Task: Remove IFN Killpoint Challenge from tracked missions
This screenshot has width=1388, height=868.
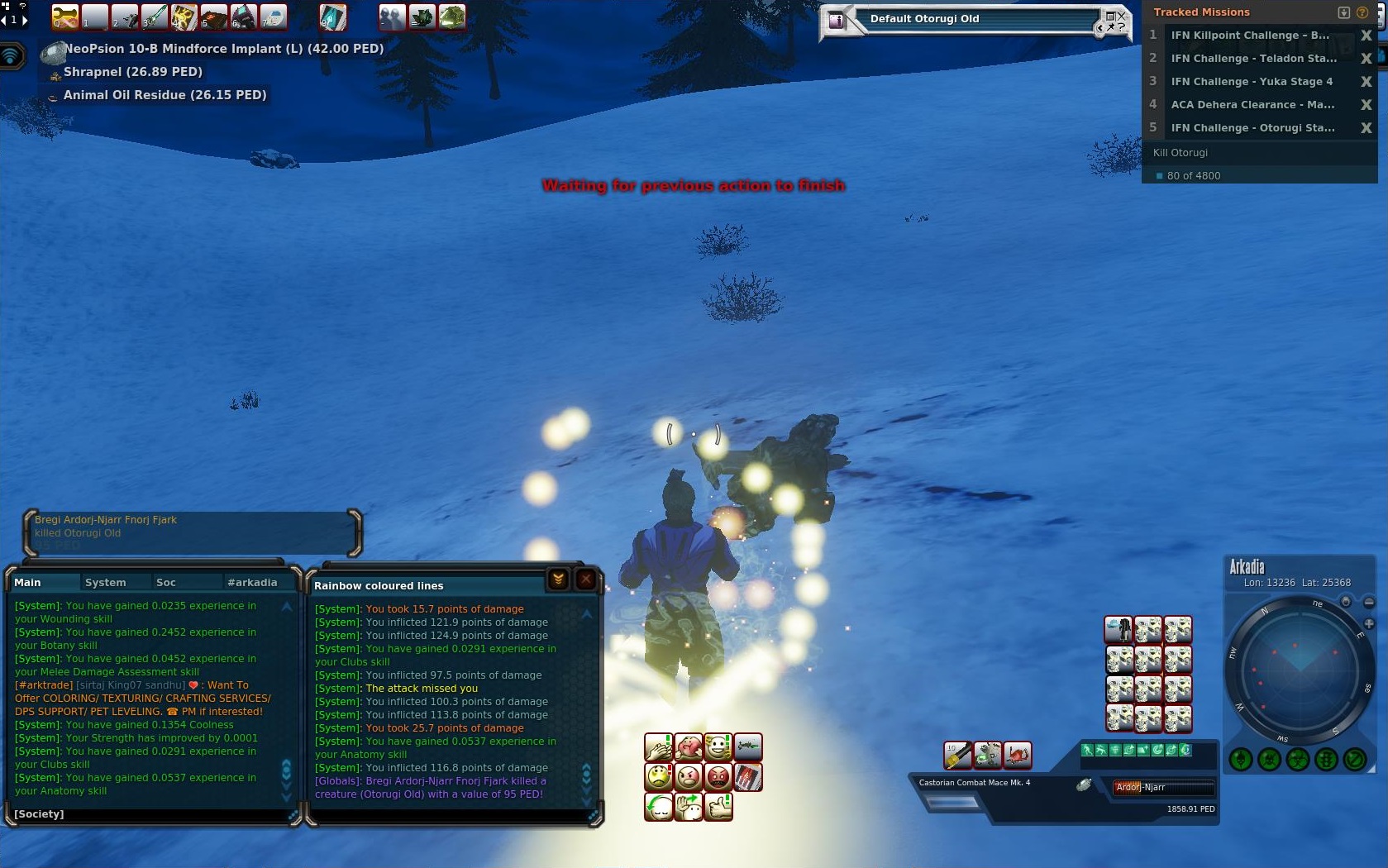Action: coord(1366,36)
